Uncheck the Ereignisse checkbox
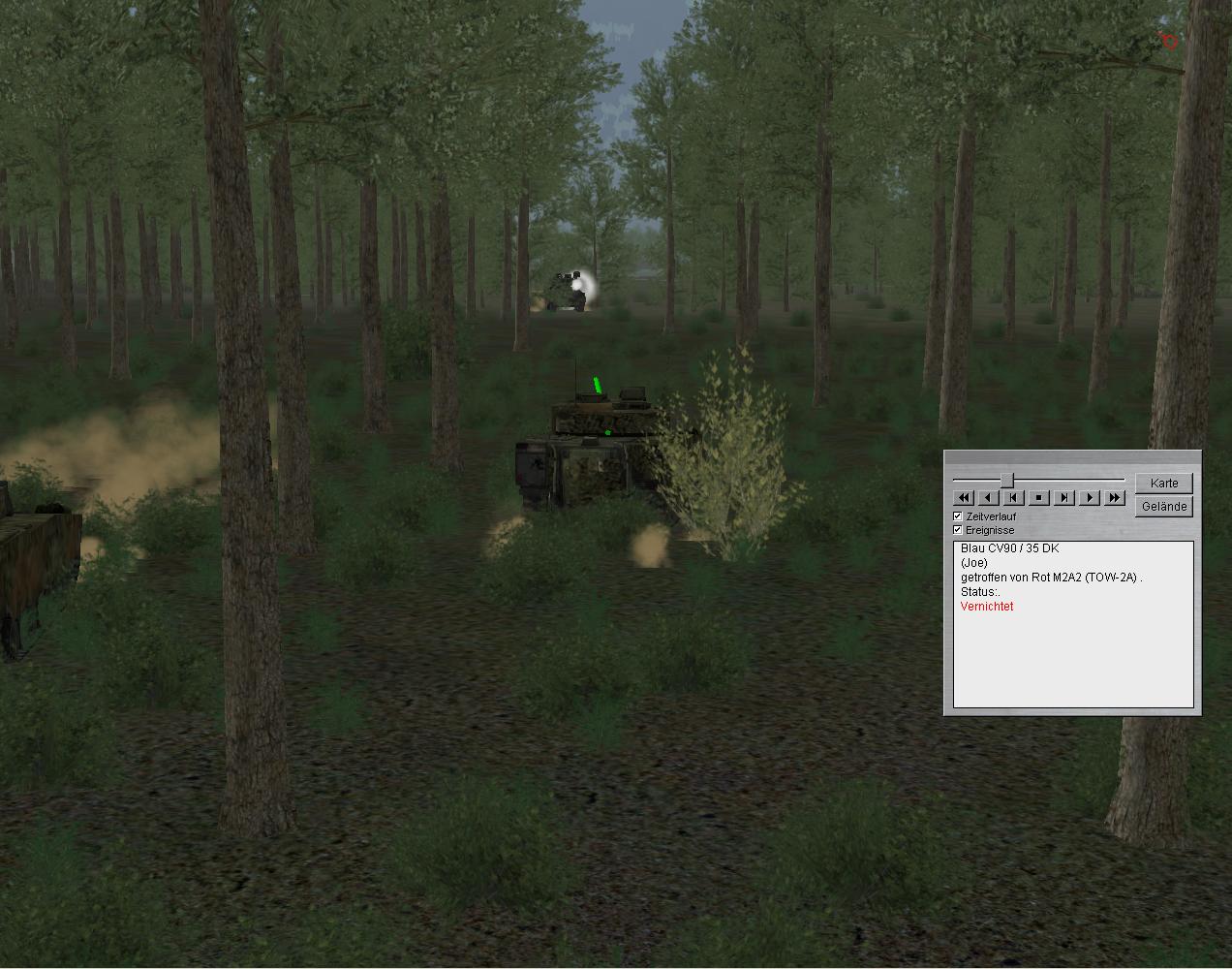The width and height of the screenshot is (1232, 969). click(x=958, y=530)
